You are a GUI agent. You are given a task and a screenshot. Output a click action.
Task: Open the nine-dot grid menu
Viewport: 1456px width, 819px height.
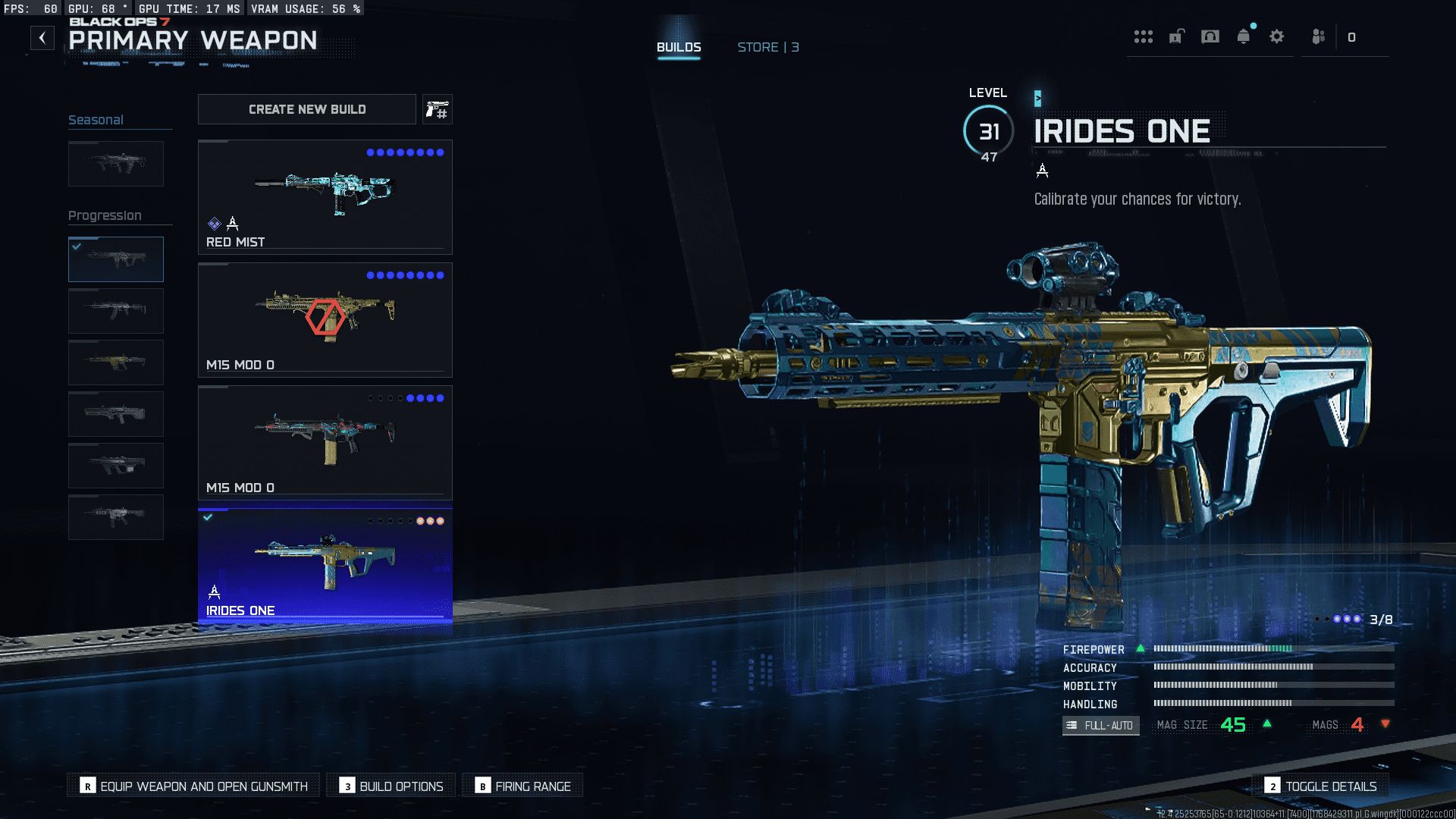pyautogui.click(x=1144, y=36)
